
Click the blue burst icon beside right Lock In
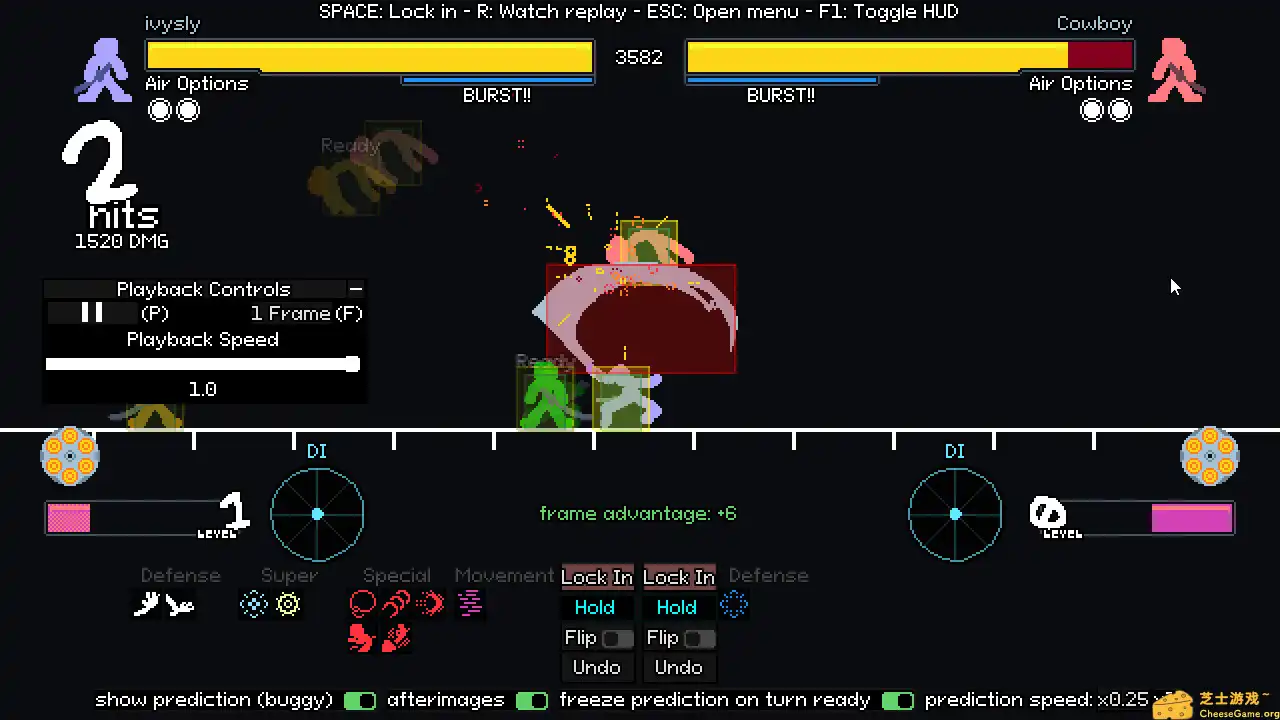pyautogui.click(x=734, y=604)
